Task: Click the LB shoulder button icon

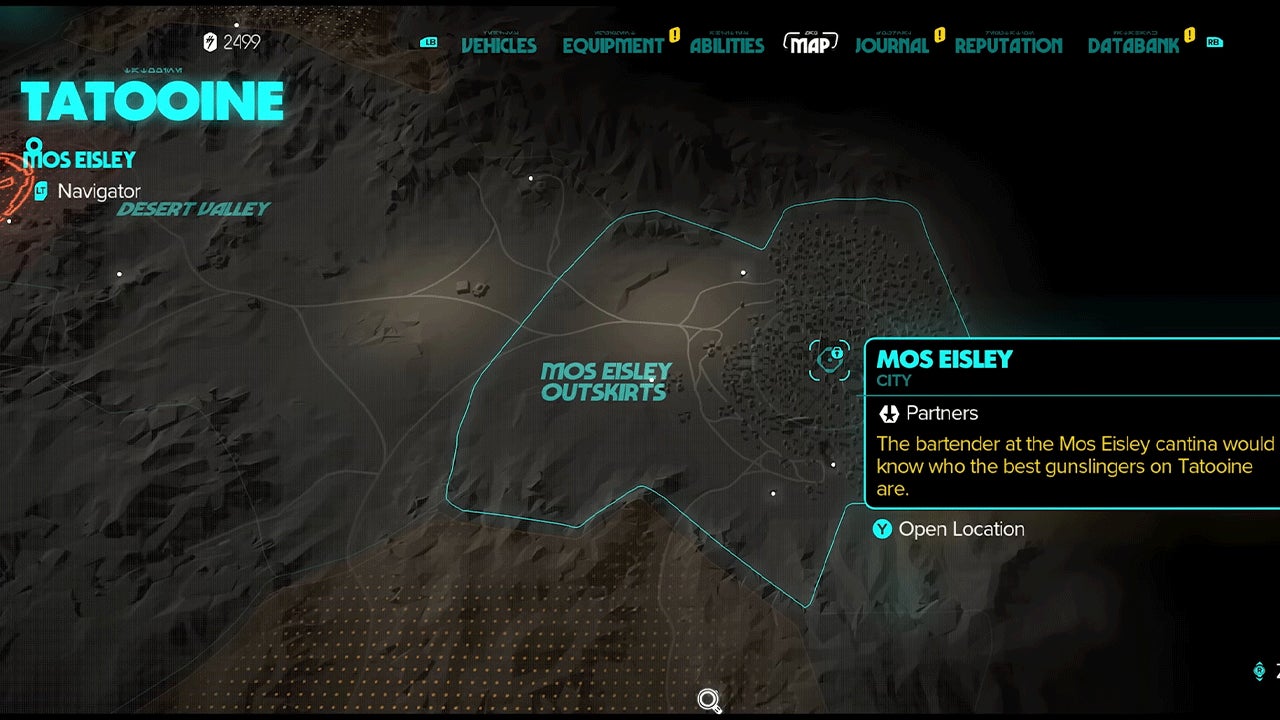Action: (429, 43)
